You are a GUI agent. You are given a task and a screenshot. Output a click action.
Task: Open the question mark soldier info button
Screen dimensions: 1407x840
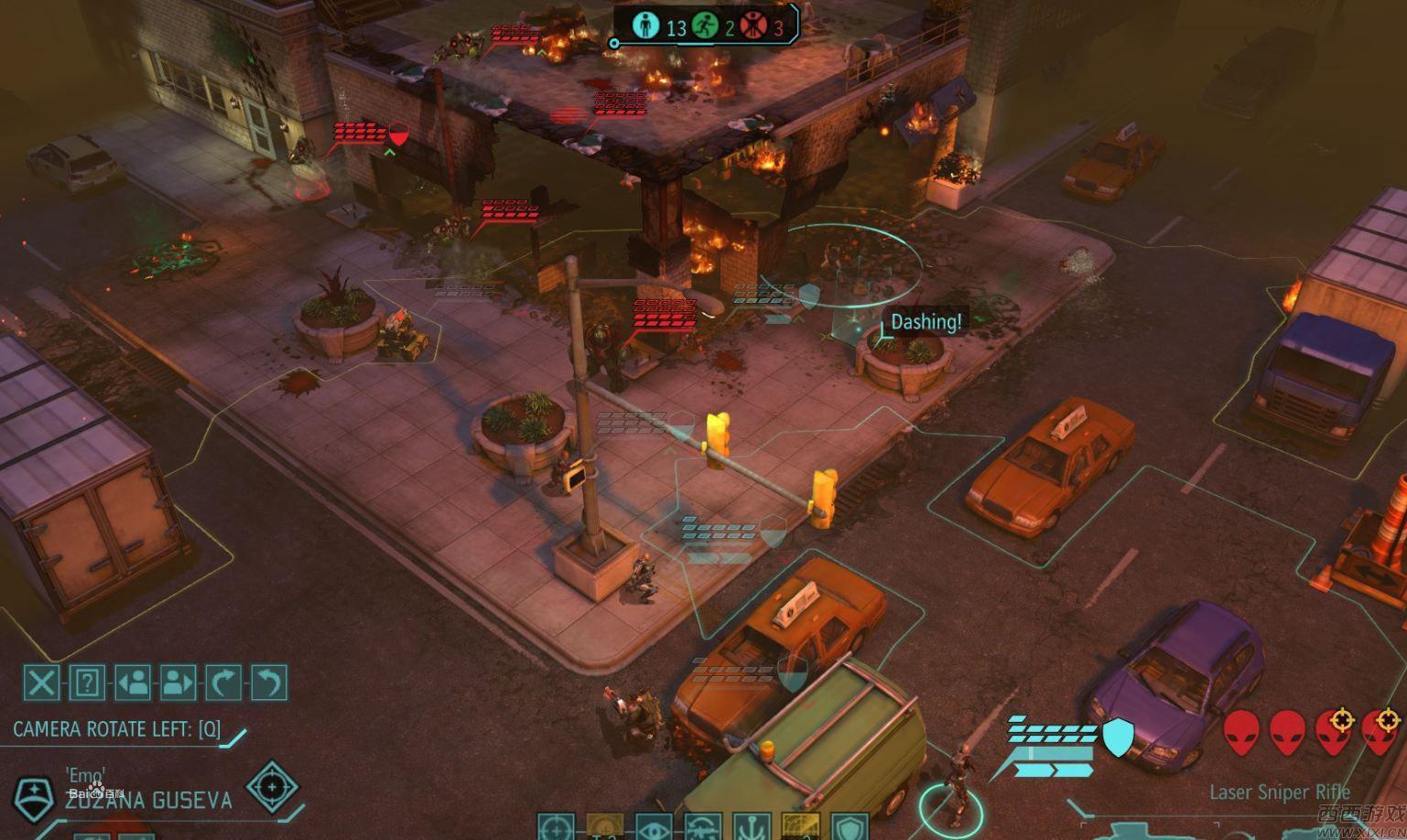[x=87, y=683]
